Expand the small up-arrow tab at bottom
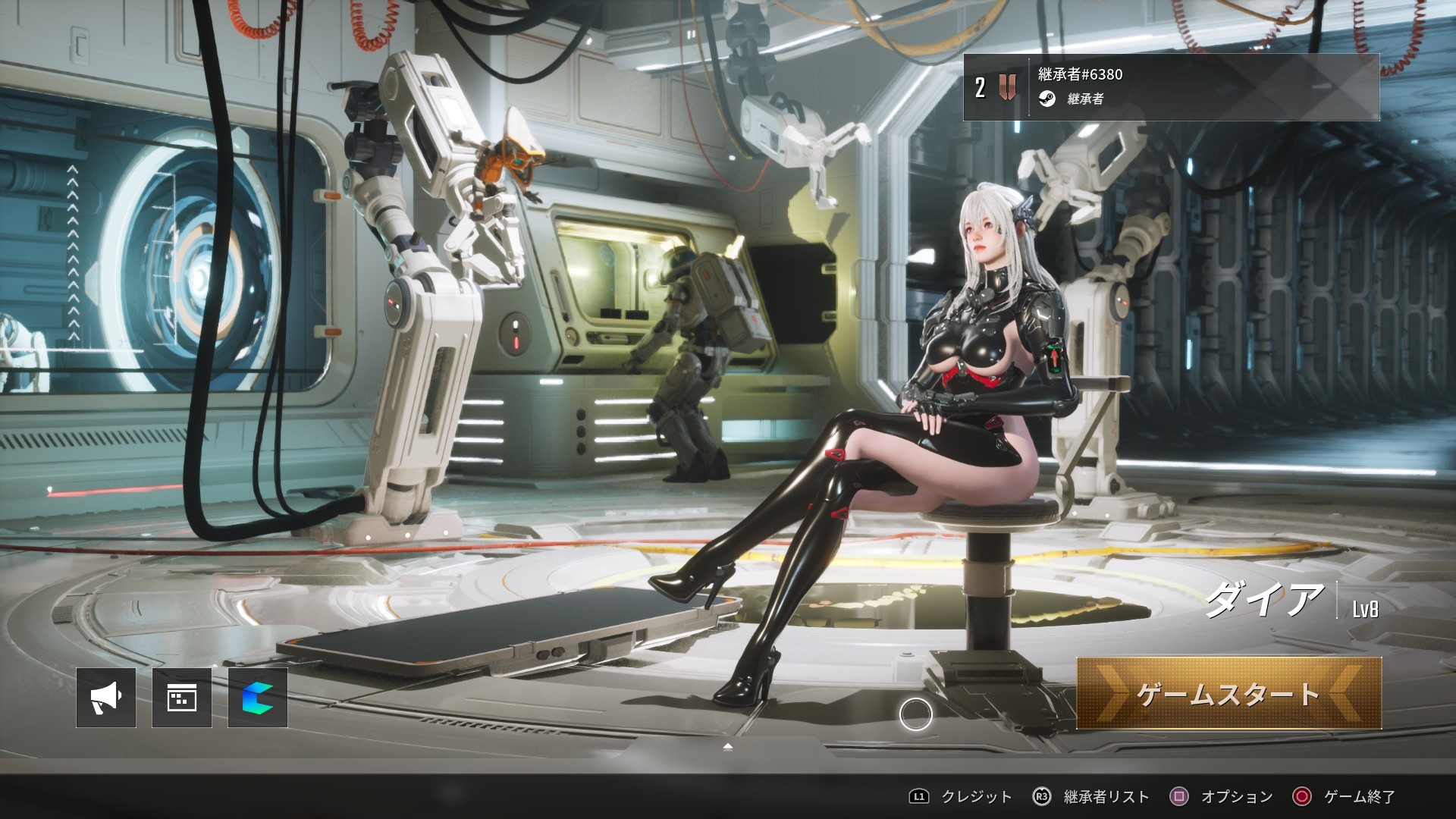The height and width of the screenshot is (819, 1456). (x=728, y=747)
